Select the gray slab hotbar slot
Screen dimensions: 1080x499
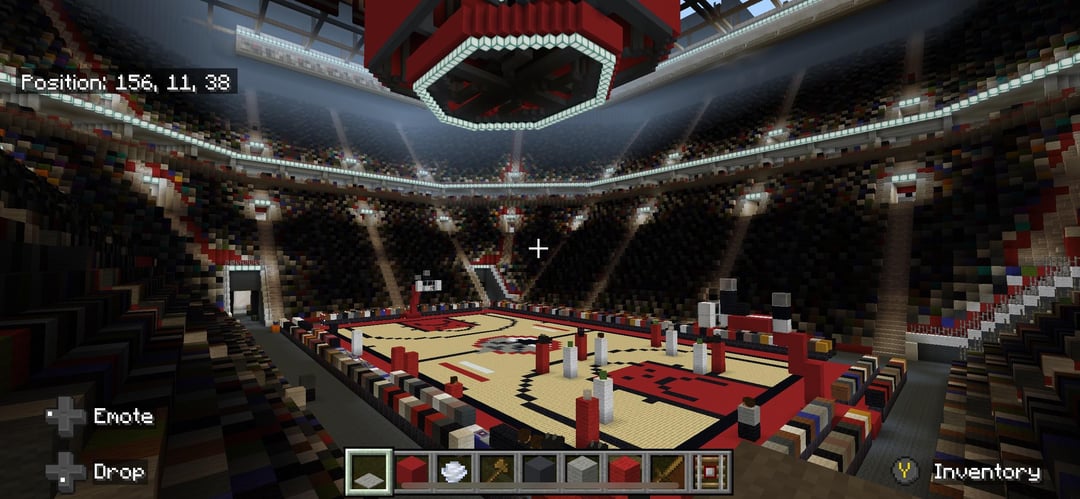368,472
